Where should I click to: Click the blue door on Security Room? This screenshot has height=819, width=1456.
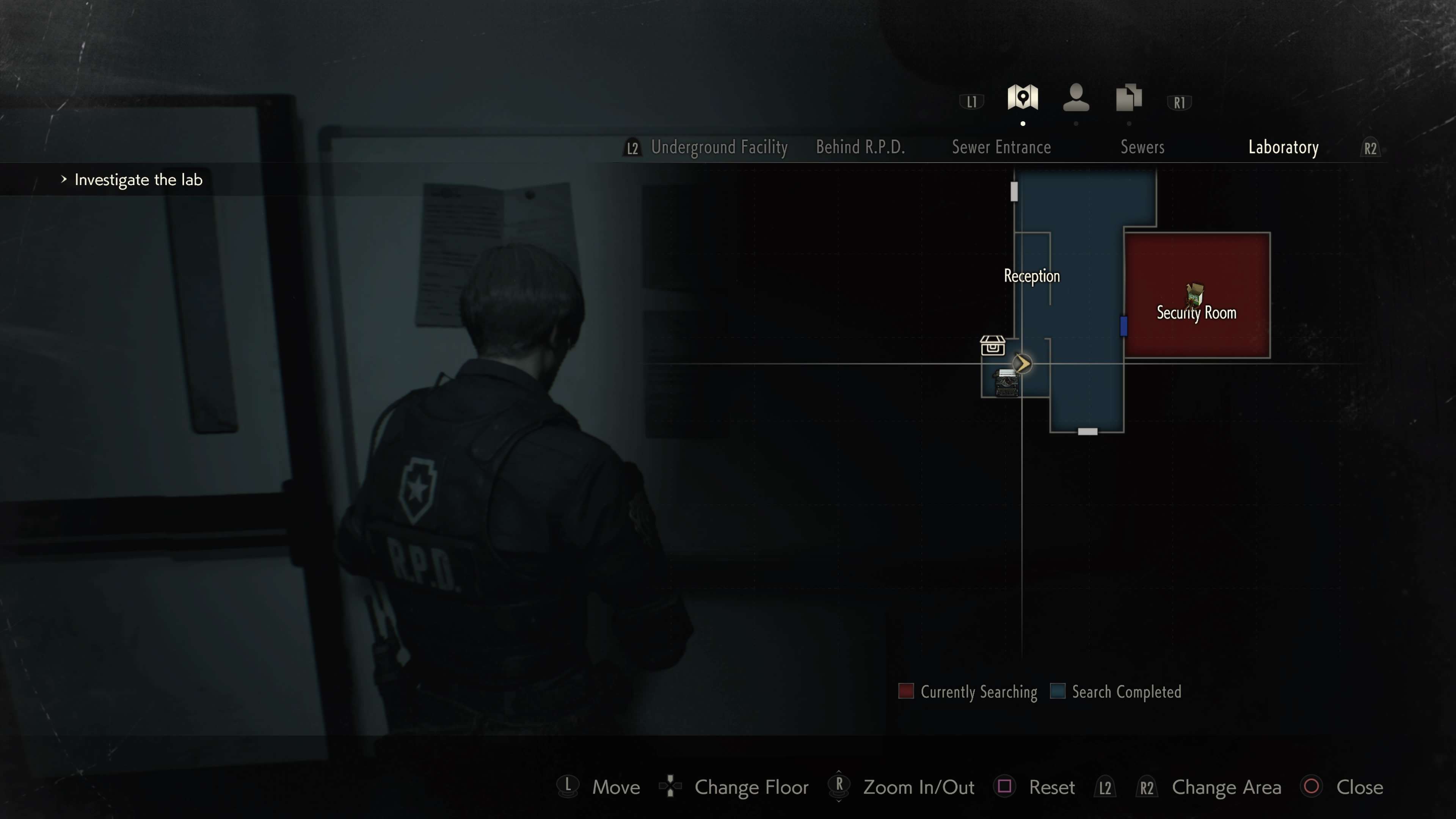click(1123, 326)
